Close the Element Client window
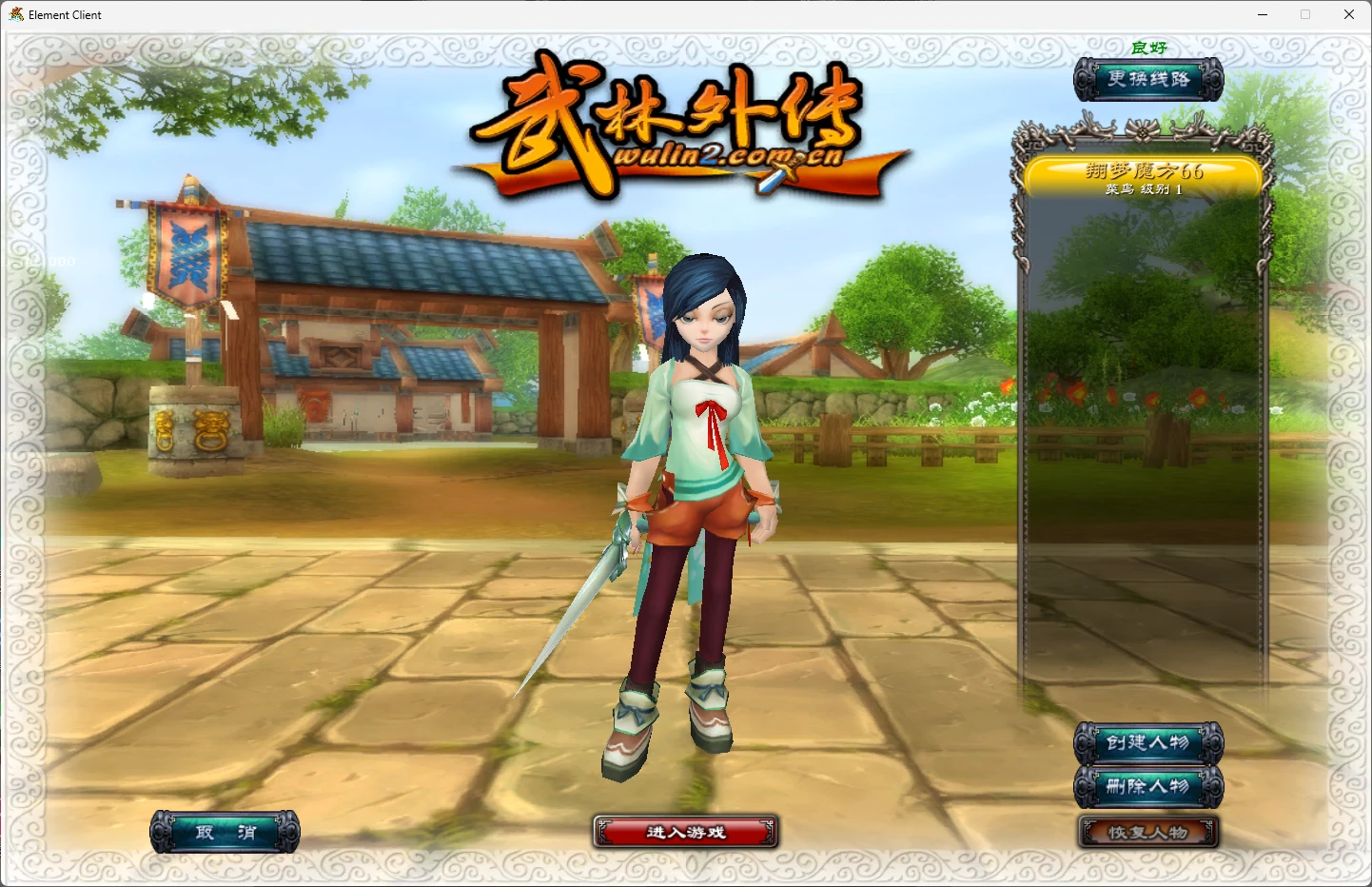This screenshot has width=1372, height=887. pos(1348,14)
